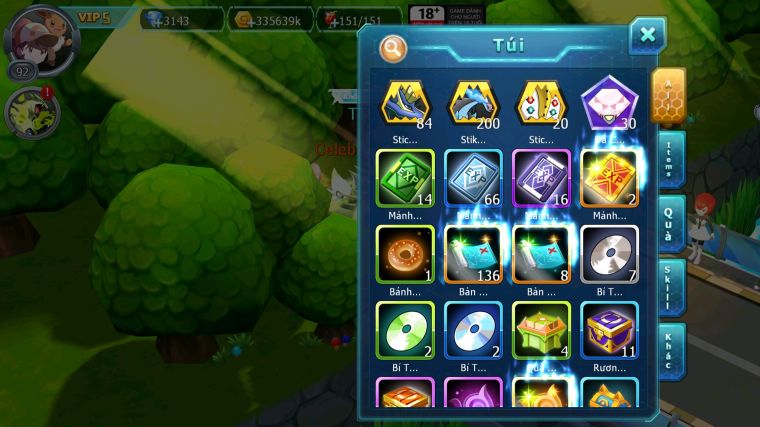Select the sticker stack with 84
The height and width of the screenshot is (427, 760).
point(405,103)
